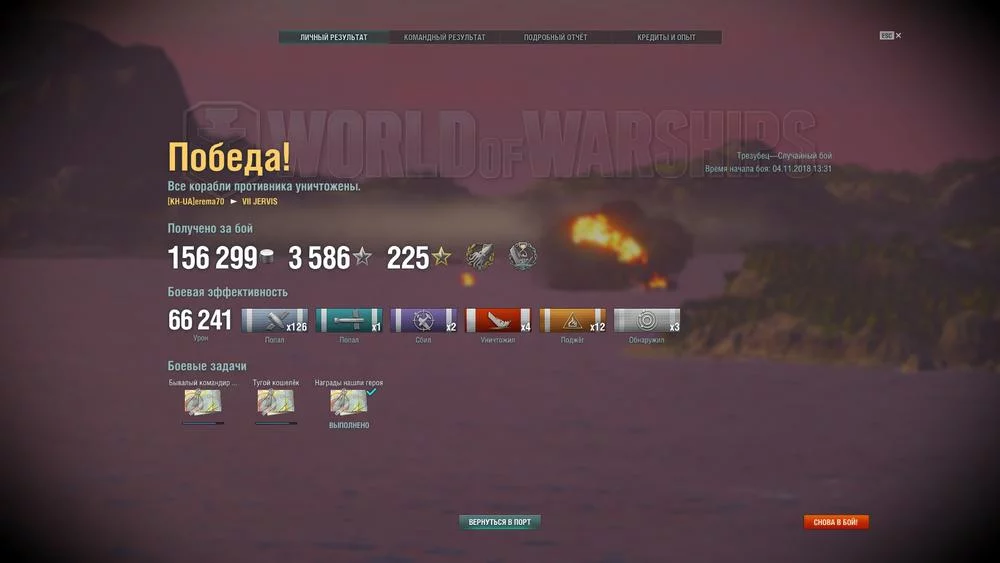The image size is (1000, 563).
Task: Choose the fires set x12 ribbon
Action: point(573,321)
